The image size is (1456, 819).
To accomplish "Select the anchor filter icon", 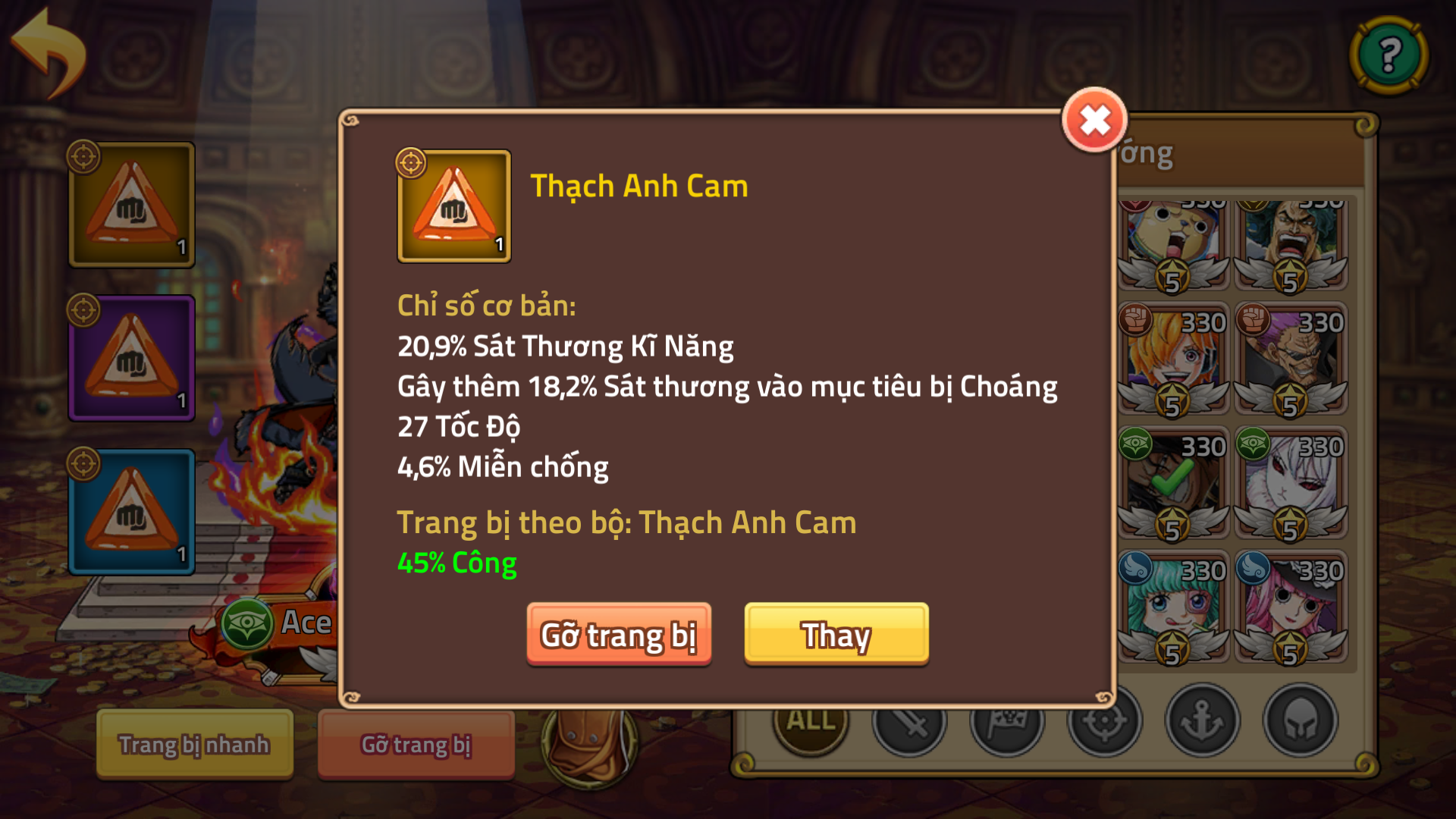I will coord(1203,723).
